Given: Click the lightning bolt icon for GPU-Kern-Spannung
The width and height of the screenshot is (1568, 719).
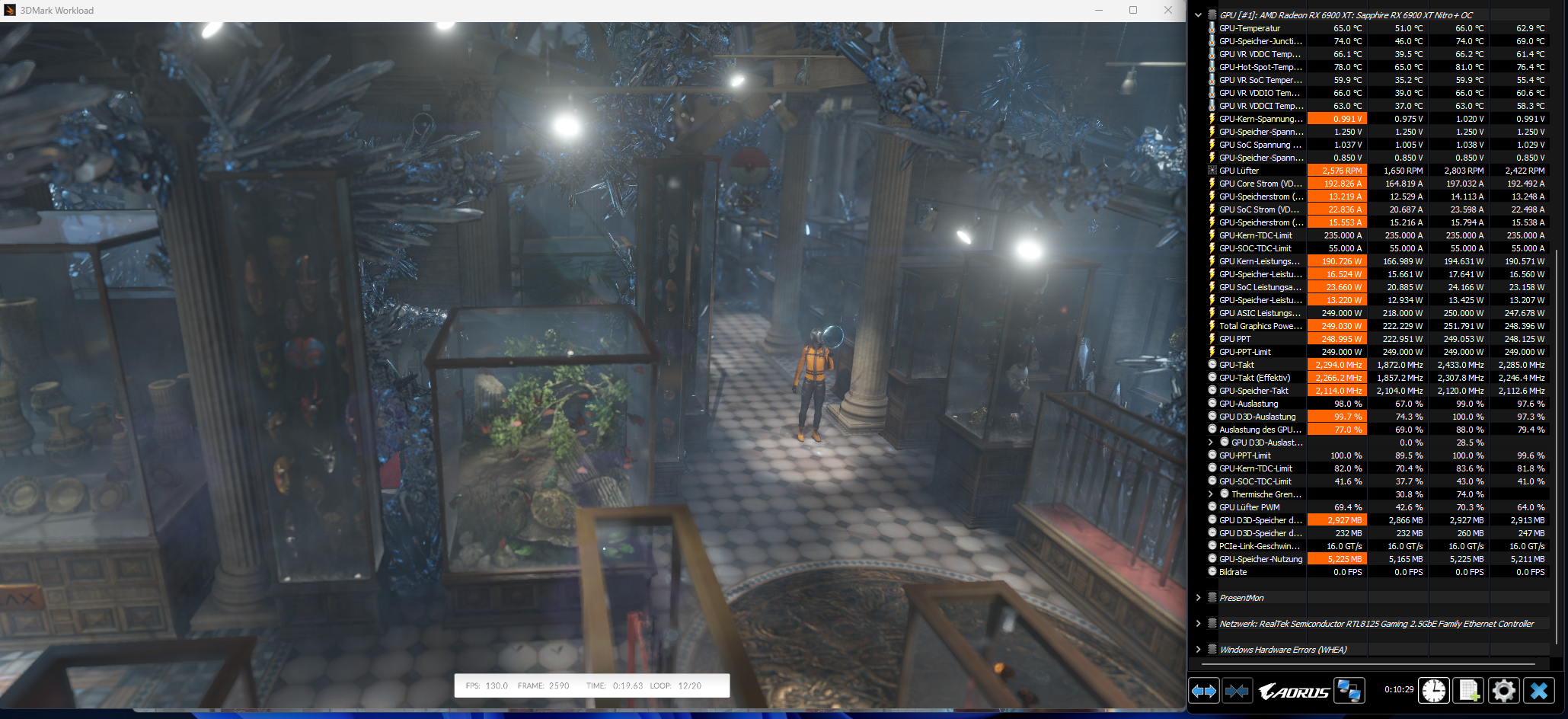Looking at the screenshot, I should click(x=1212, y=118).
